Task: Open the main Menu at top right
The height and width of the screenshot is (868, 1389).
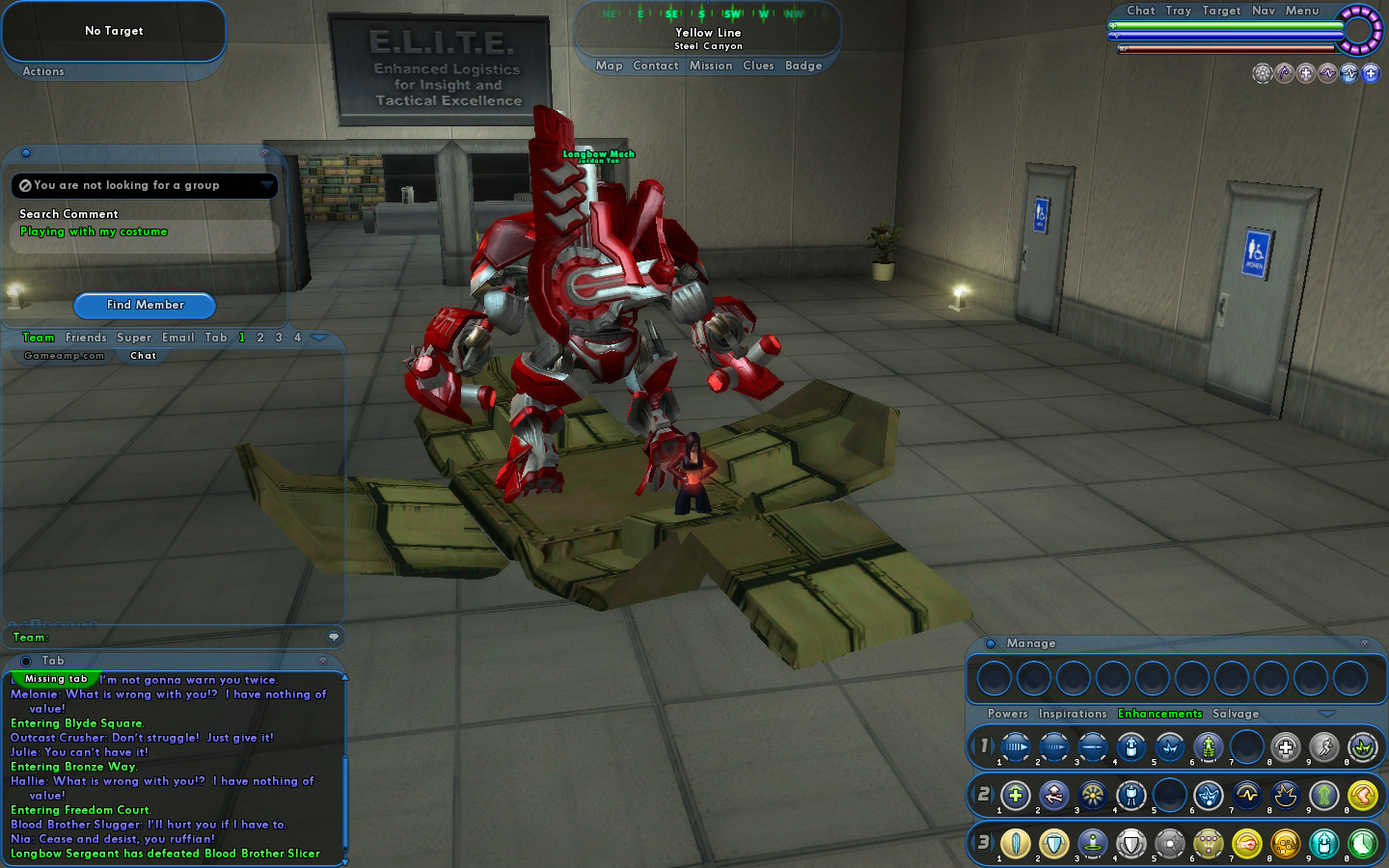Action: click(1302, 11)
